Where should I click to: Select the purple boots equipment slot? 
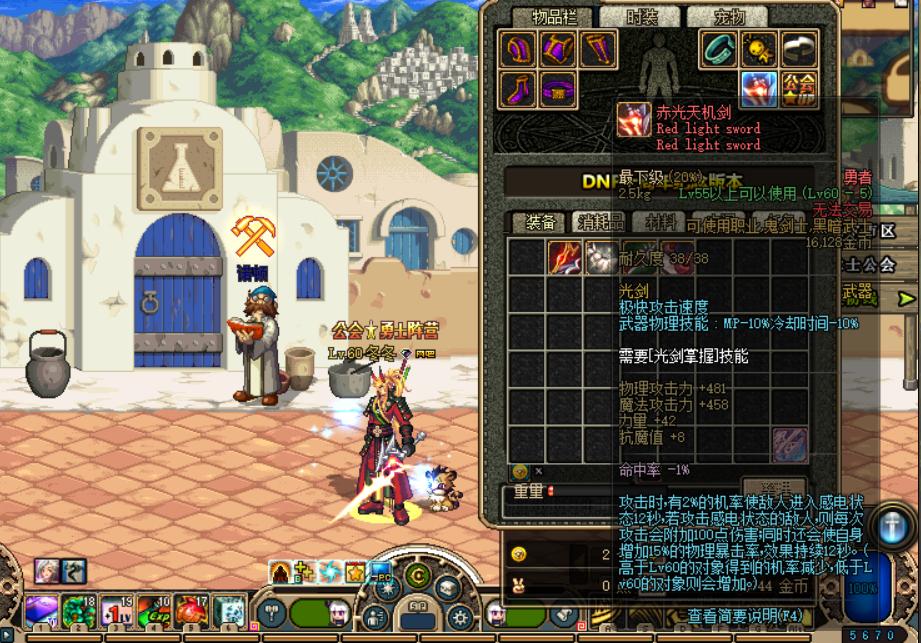tap(518, 88)
